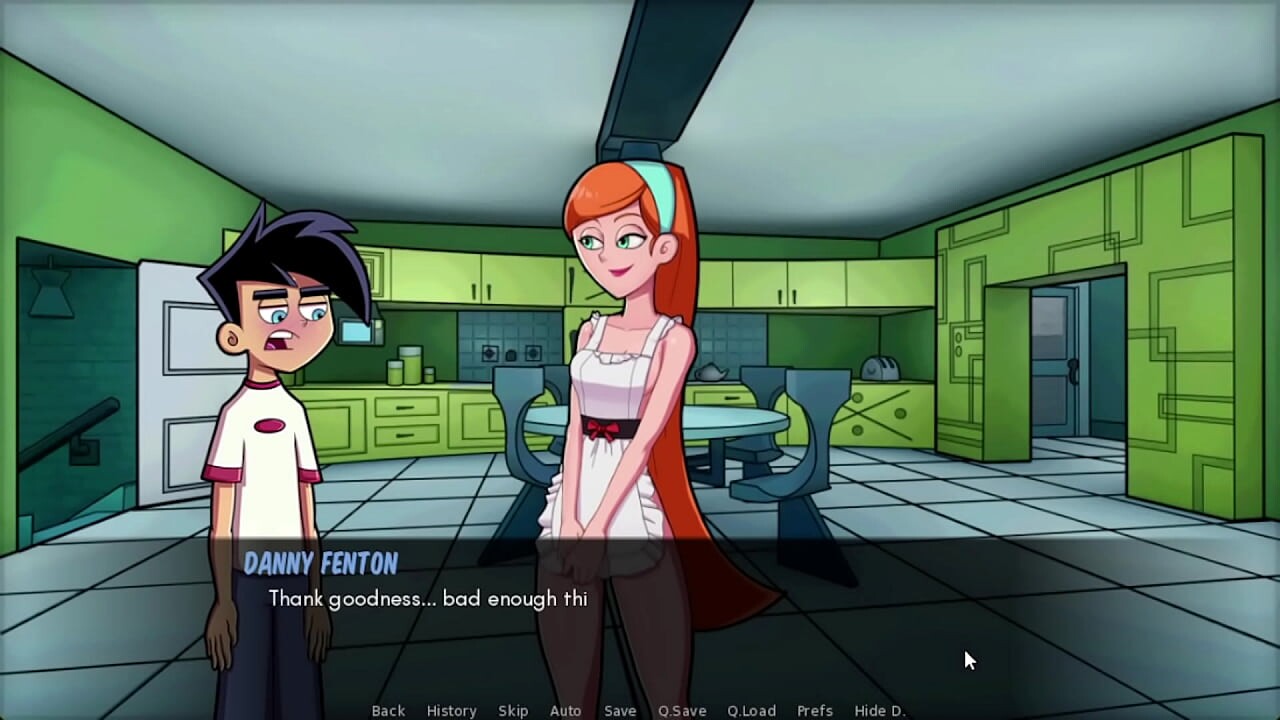Go Back to previous dialogue line
Image resolution: width=1280 pixels, height=720 pixels.
388,711
